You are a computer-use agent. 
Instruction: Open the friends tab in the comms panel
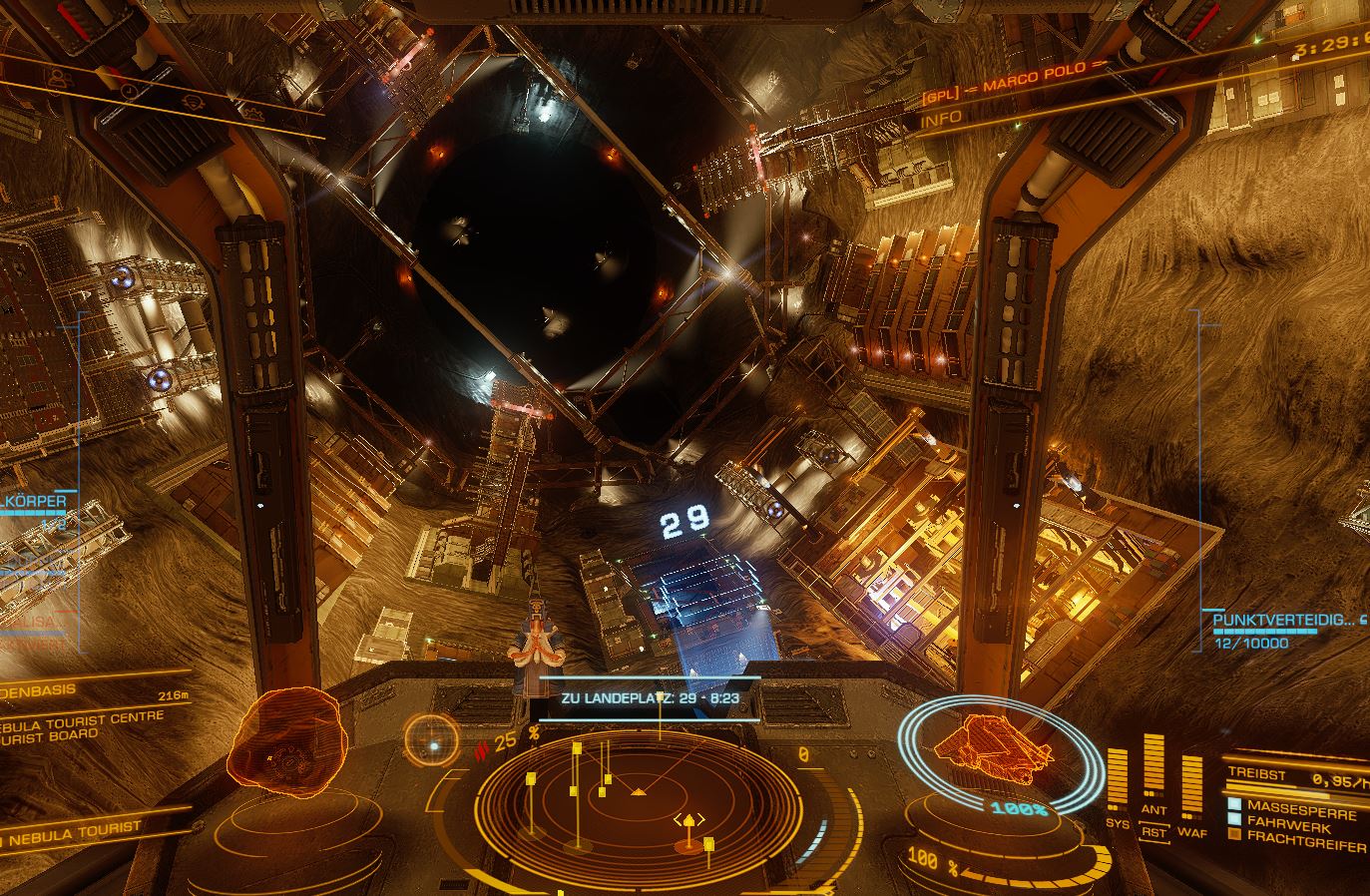pyautogui.click(x=58, y=77)
